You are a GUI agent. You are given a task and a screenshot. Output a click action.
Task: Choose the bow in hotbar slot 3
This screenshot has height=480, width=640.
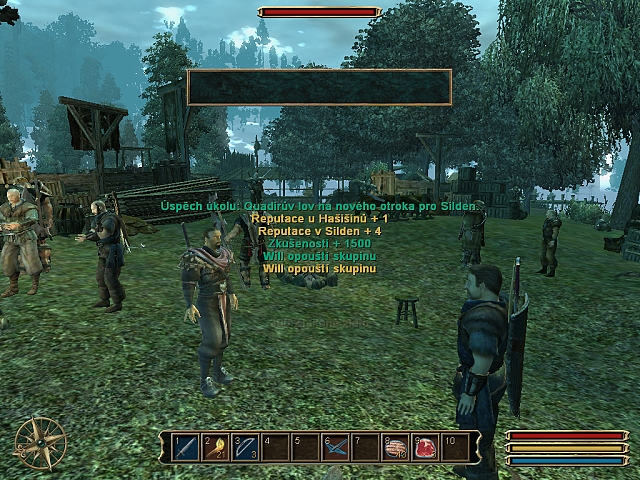pyautogui.click(x=246, y=447)
